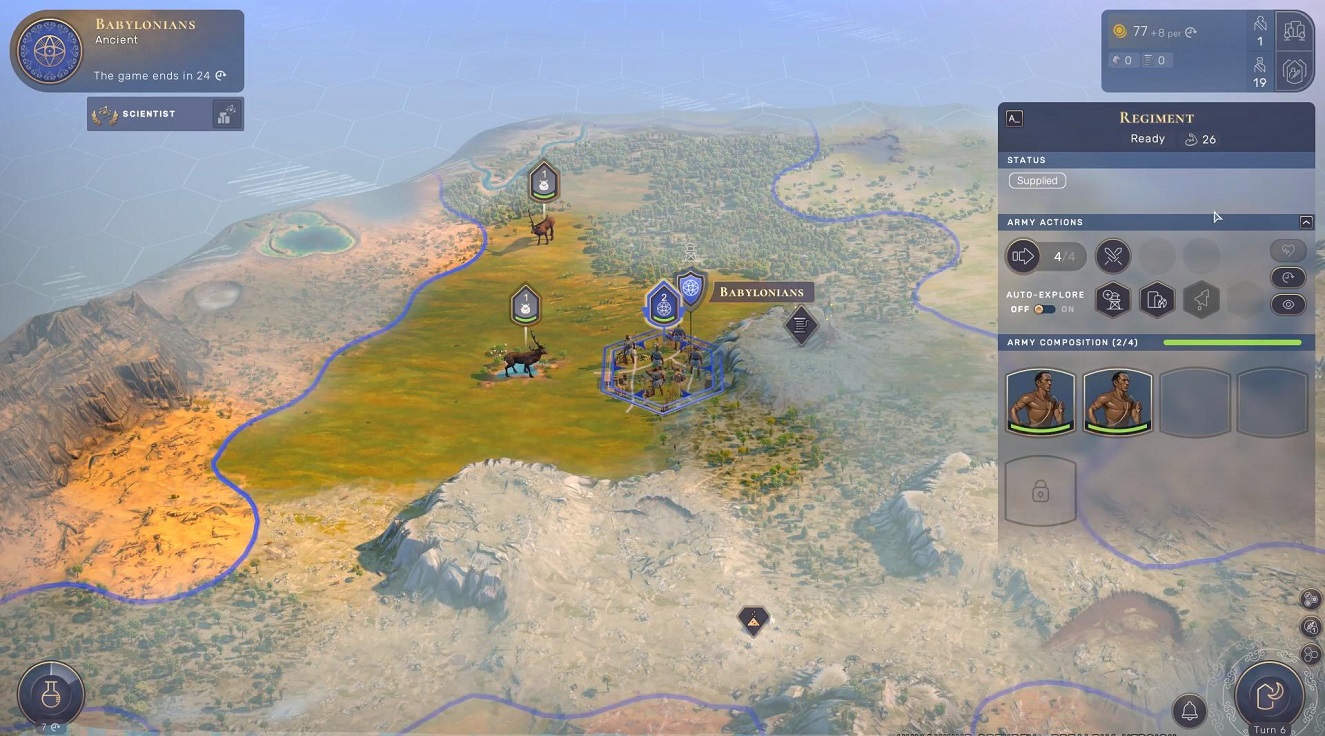Cycle to next unit with circular arrow icon
Viewport: 1325px width, 736px height.
1288,277
